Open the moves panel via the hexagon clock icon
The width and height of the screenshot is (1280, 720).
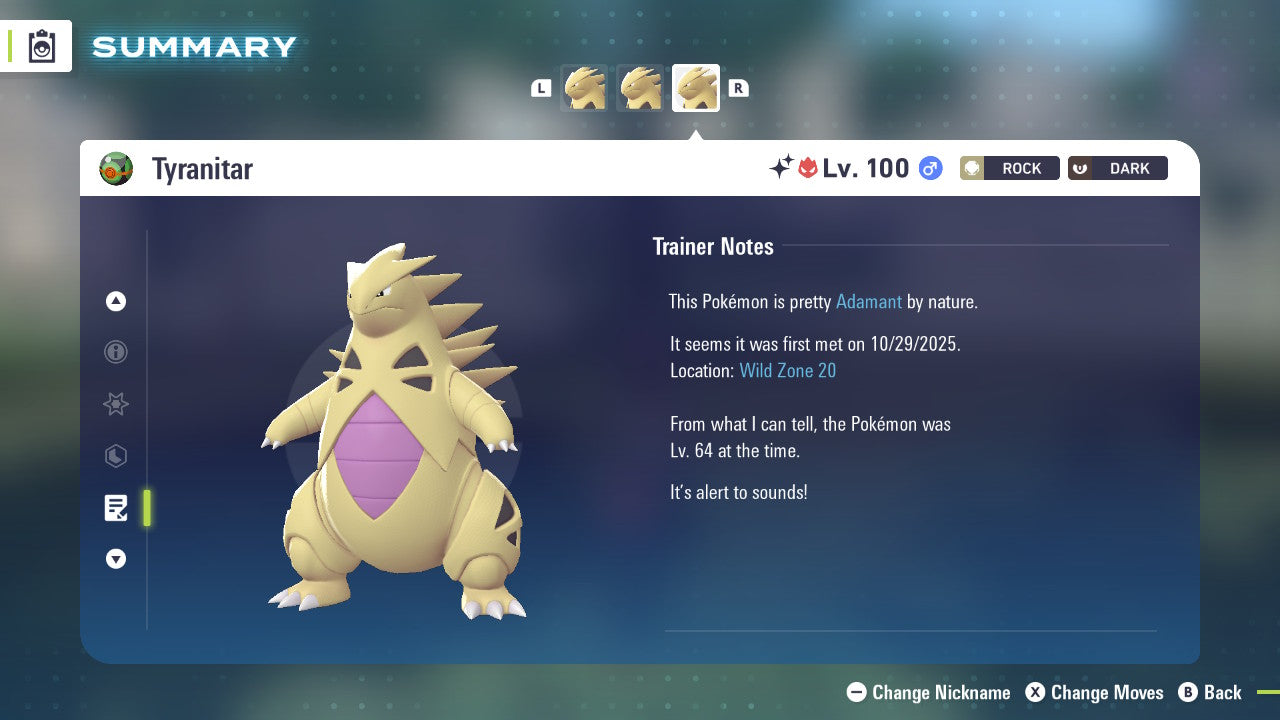click(x=115, y=456)
